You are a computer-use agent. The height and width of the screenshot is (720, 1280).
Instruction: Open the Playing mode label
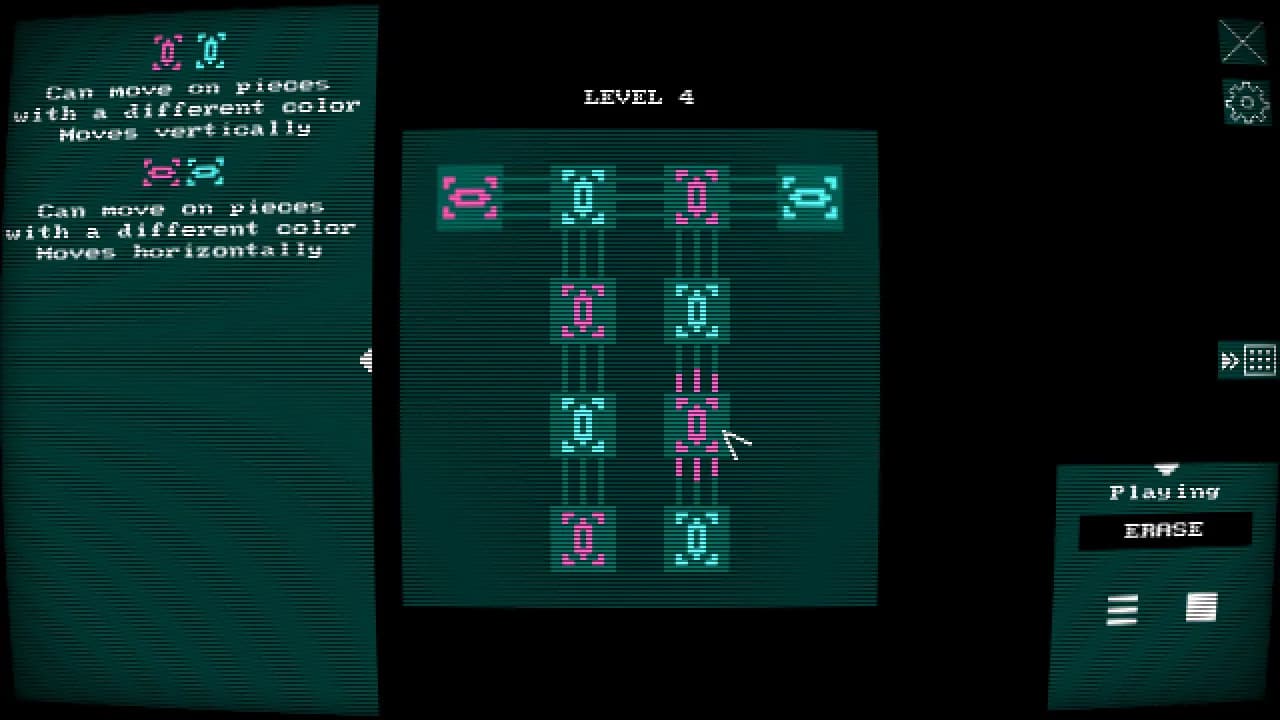coord(1164,490)
